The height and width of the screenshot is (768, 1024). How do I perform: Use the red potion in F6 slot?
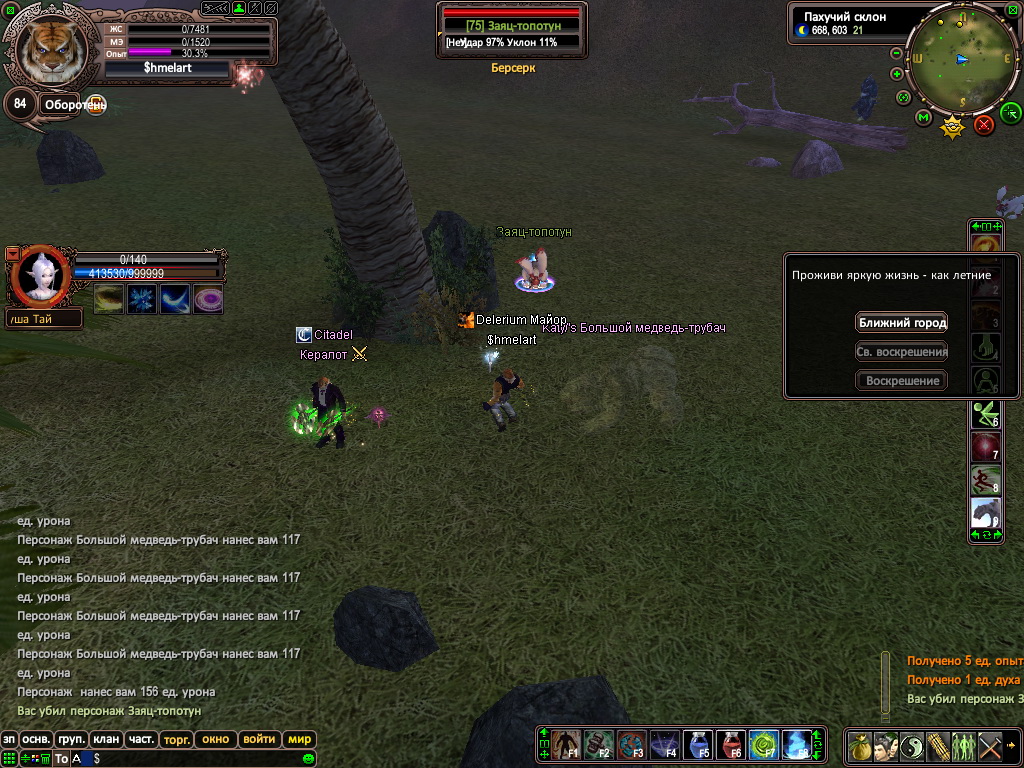(x=731, y=744)
